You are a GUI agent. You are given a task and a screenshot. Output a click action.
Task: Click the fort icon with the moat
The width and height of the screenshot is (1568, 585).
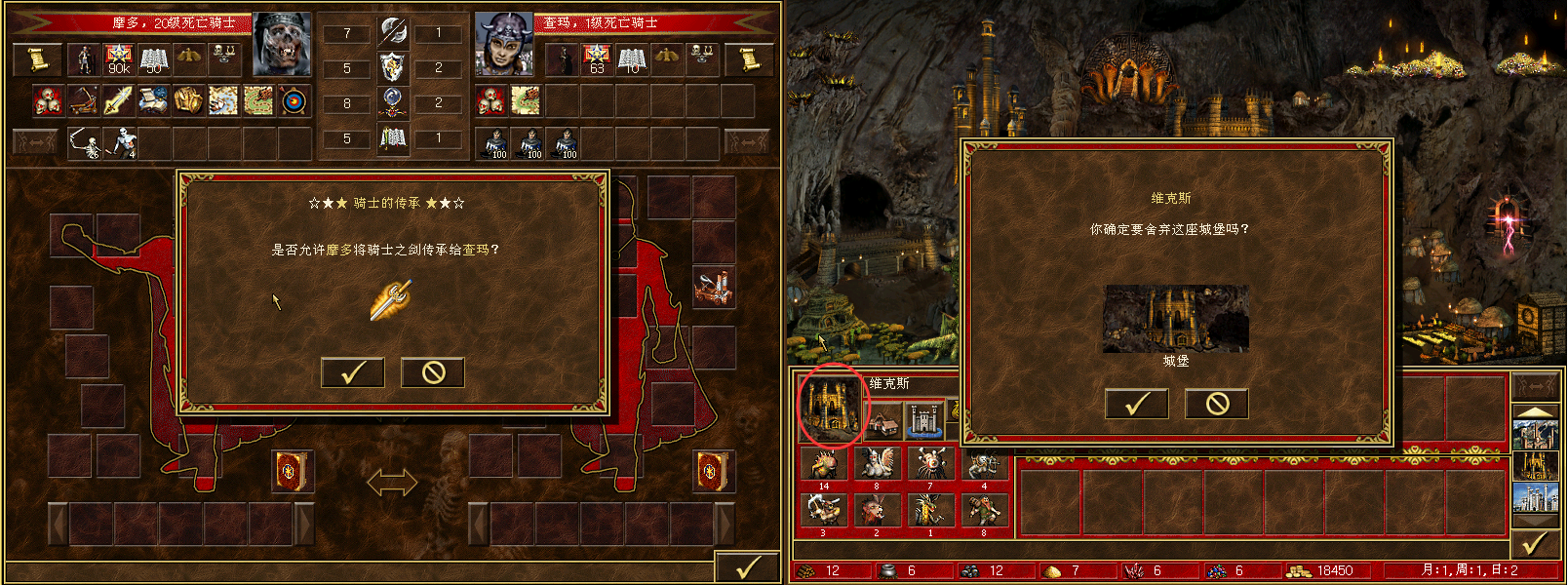pos(924,420)
